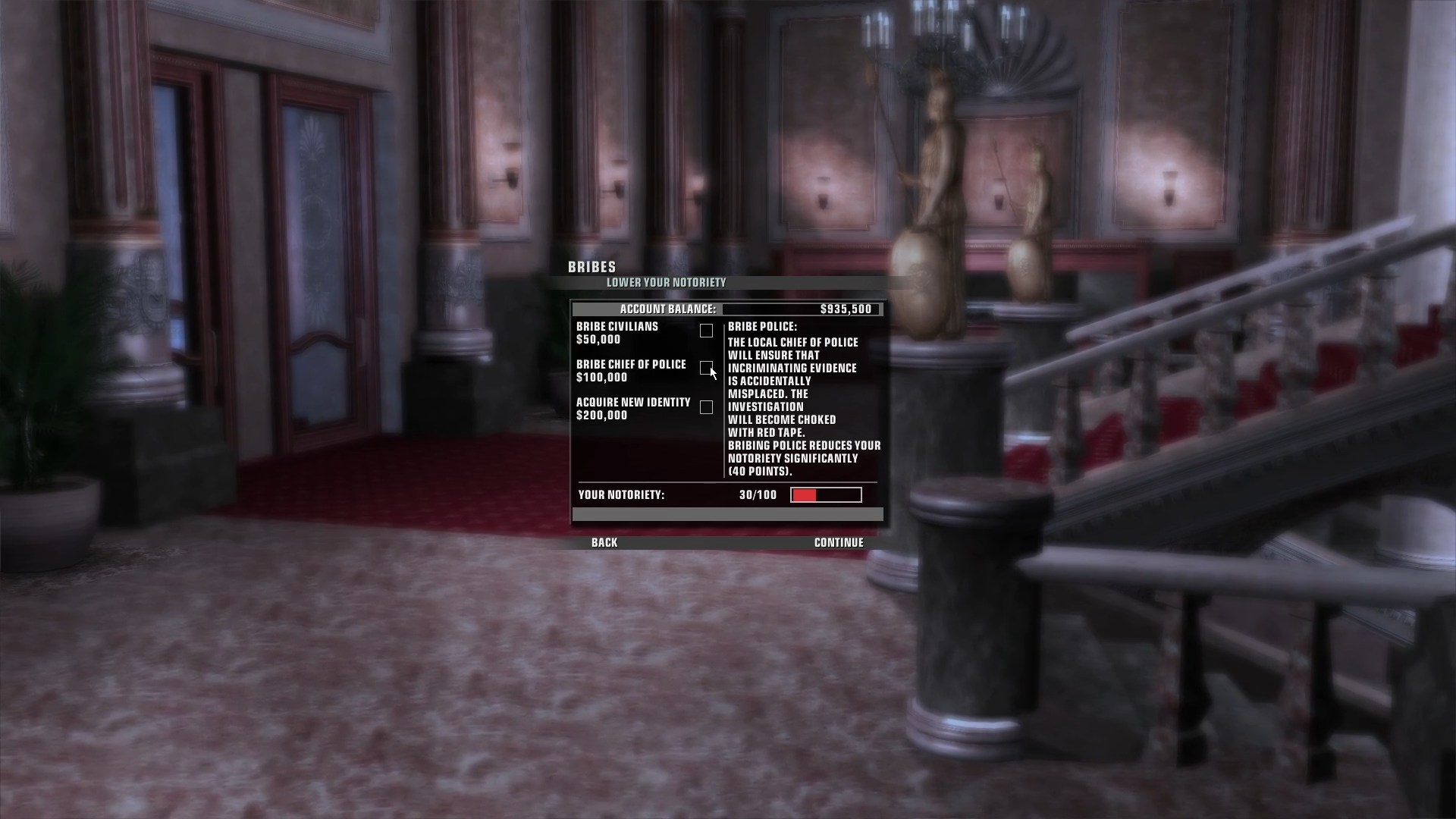The width and height of the screenshot is (1456, 819).
Task: Tick the Bribe Civilians checkbox
Action: coord(706,331)
